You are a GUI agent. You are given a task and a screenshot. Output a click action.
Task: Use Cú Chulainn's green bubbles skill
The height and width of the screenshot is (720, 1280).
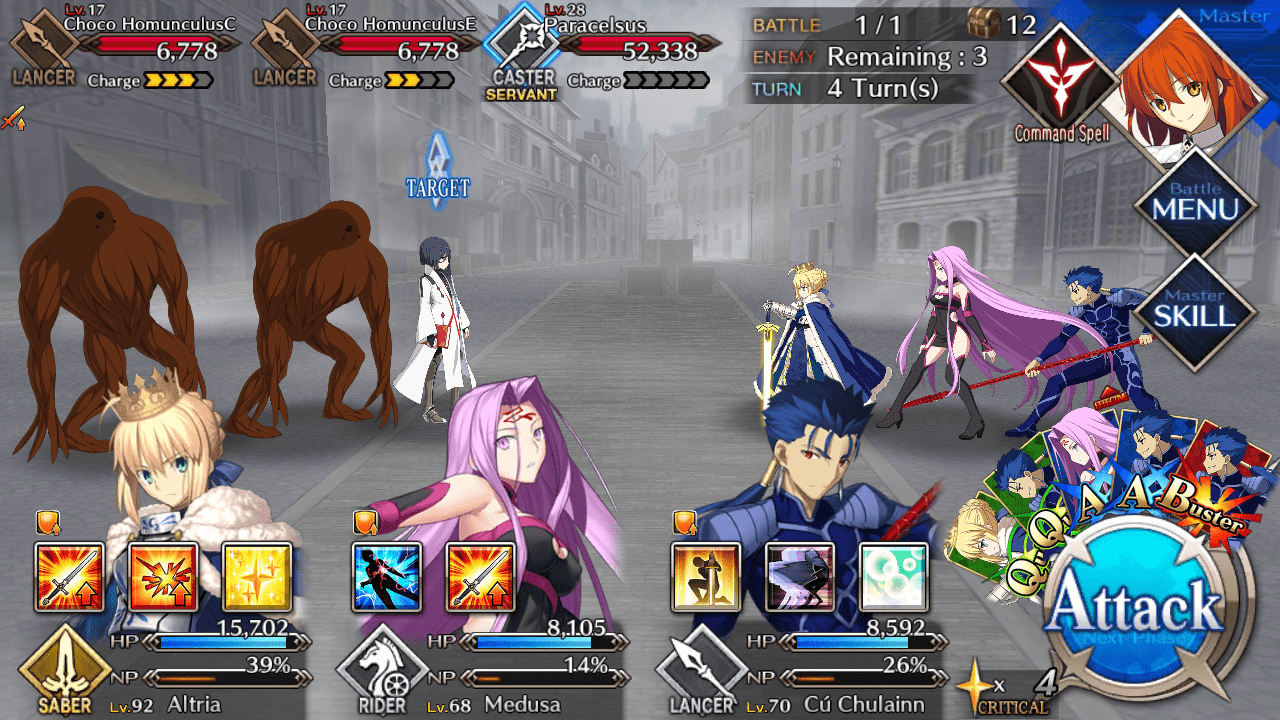(x=892, y=577)
